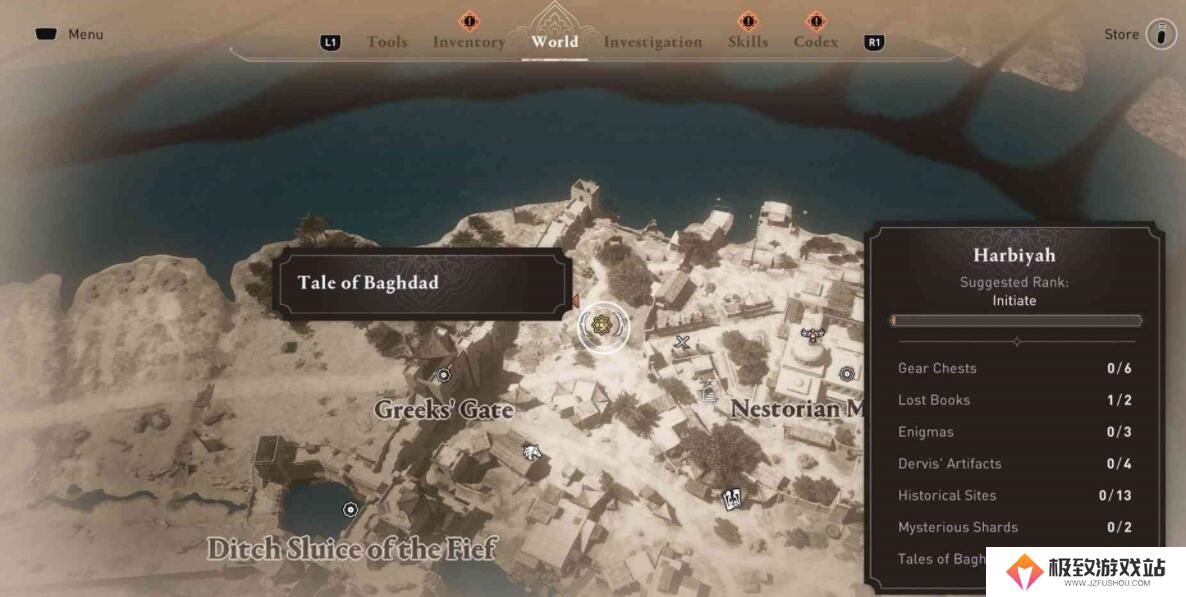Image resolution: width=1186 pixels, height=597 pixels.
Task: Select the Gear Chests row in Harbiyah panel
Action: 1014,368
